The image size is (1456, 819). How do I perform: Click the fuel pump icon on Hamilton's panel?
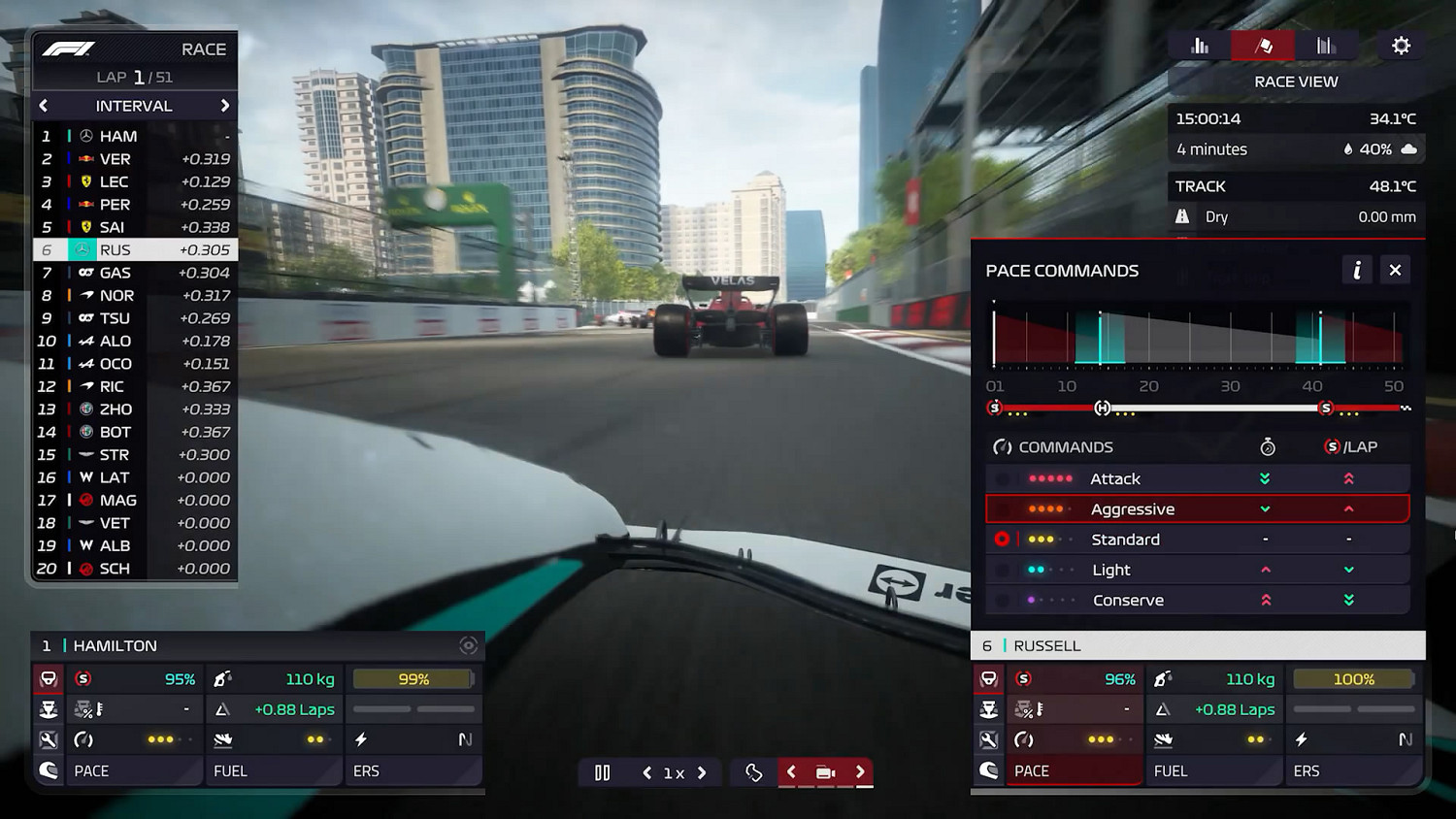[x=223, y=678]
